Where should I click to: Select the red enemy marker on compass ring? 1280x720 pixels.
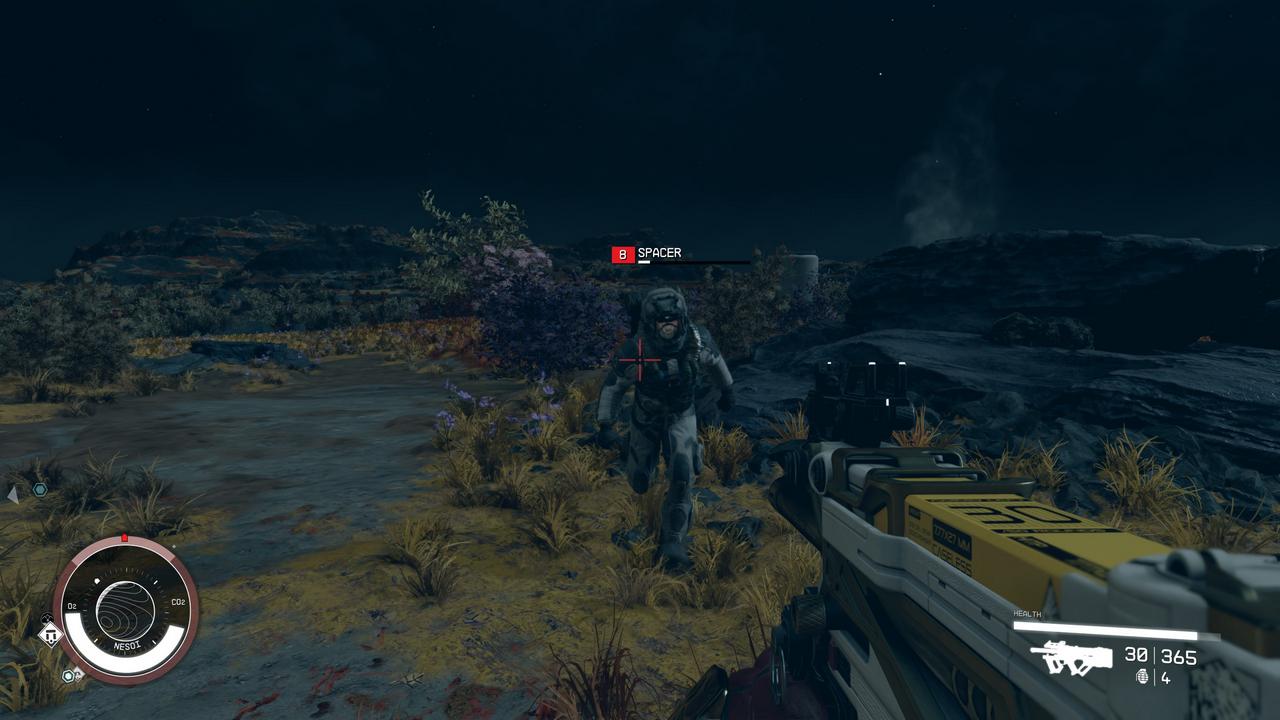124,538
